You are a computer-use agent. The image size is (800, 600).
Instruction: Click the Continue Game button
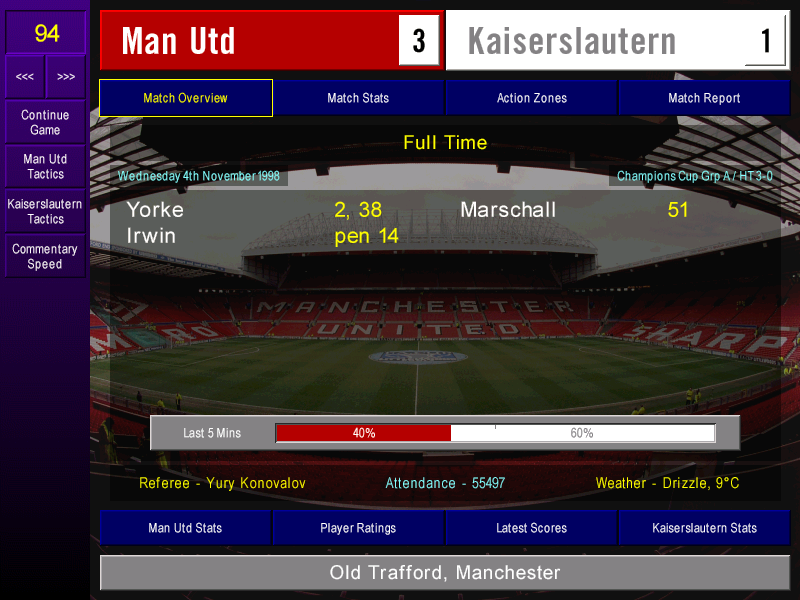[45, 122]
